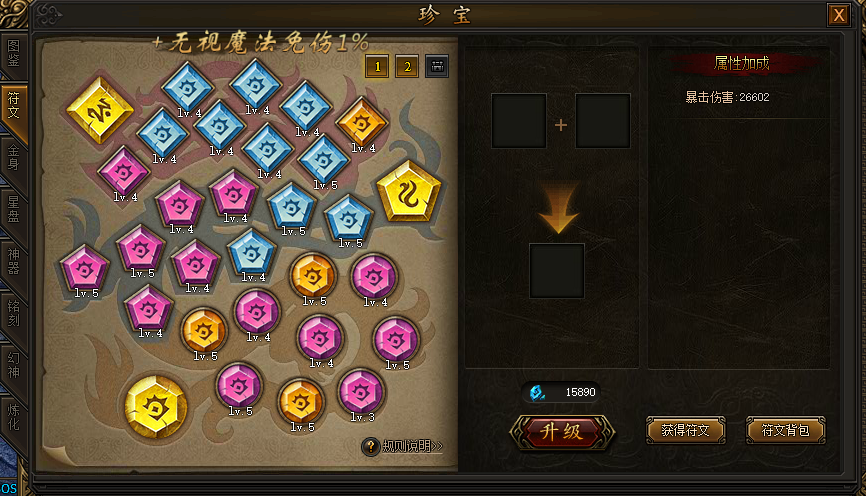Screen dimensions: 866x496
Task: Pick the large yellow hexagon rune
Action: 156,408
